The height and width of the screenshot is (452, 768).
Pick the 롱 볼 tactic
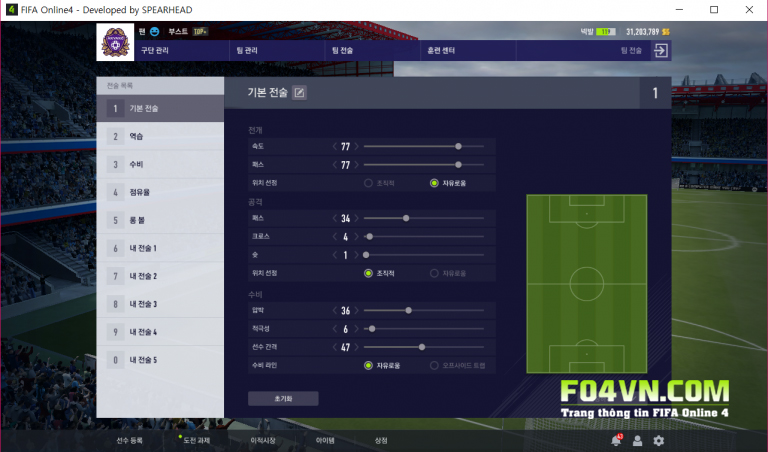(160, 220)
